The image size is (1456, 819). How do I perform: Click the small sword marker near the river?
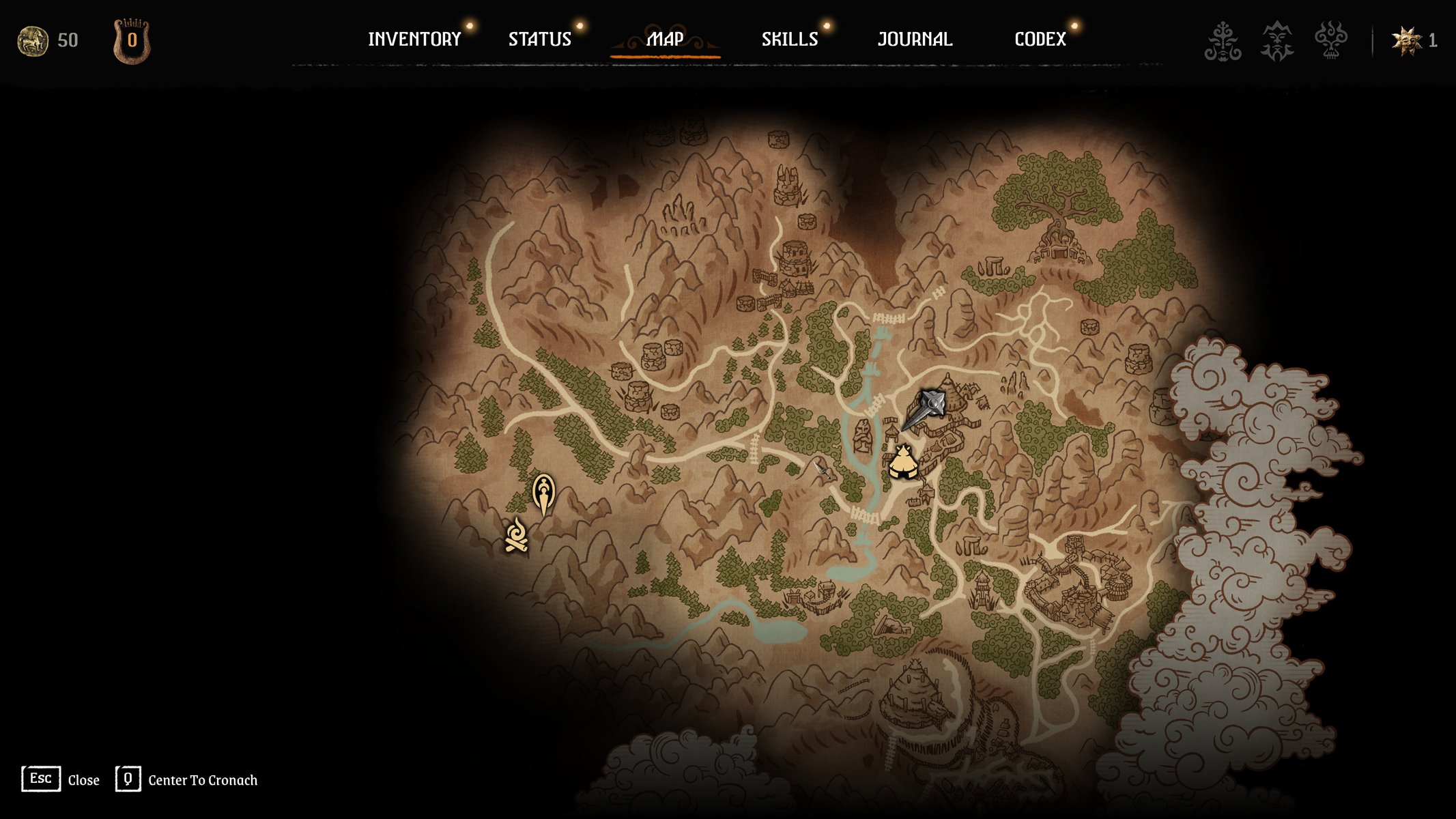pyautogui.click(x=821, y=469)
